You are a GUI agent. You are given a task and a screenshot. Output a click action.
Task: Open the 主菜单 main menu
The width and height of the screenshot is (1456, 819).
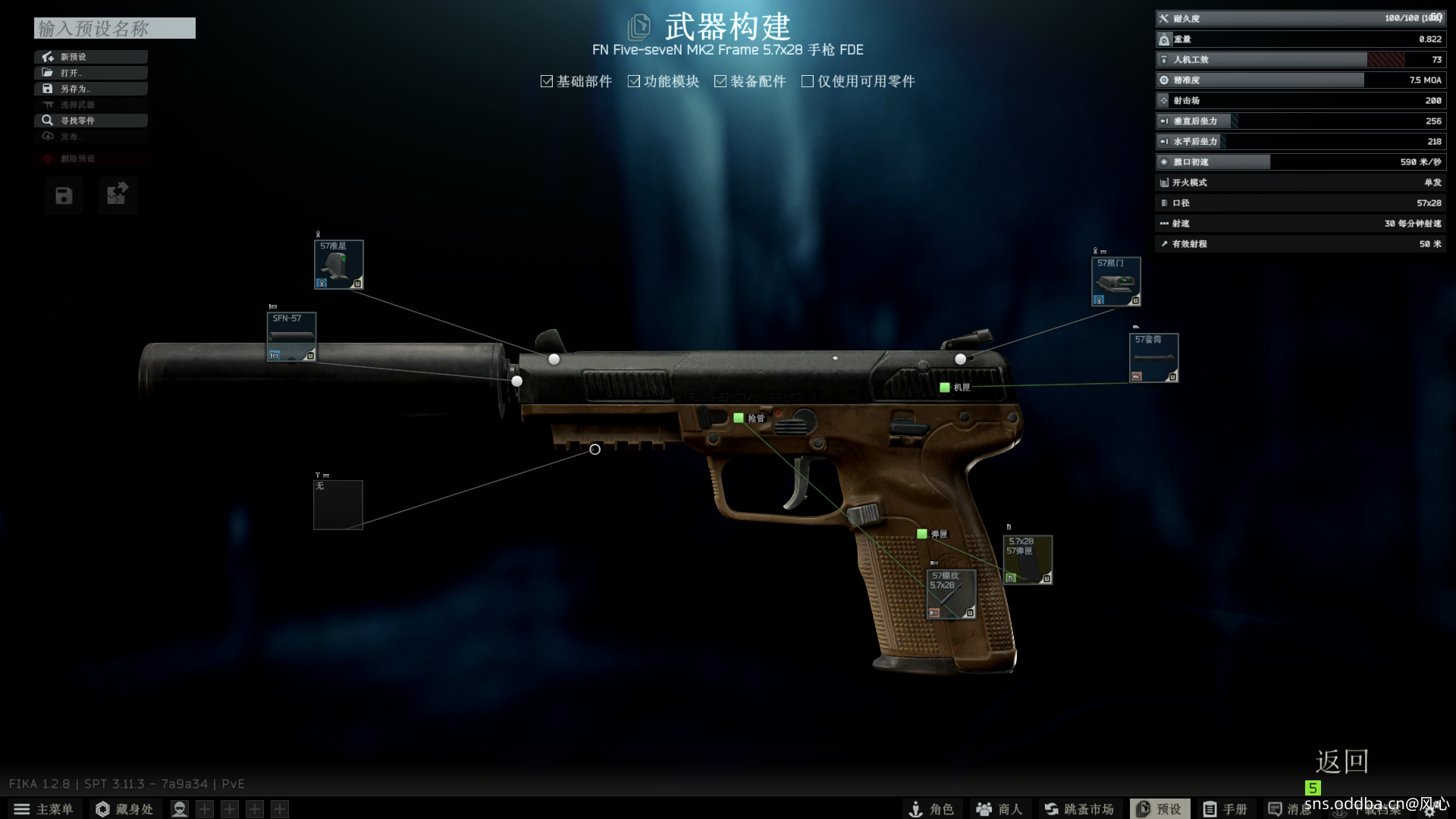click(44, 809)
